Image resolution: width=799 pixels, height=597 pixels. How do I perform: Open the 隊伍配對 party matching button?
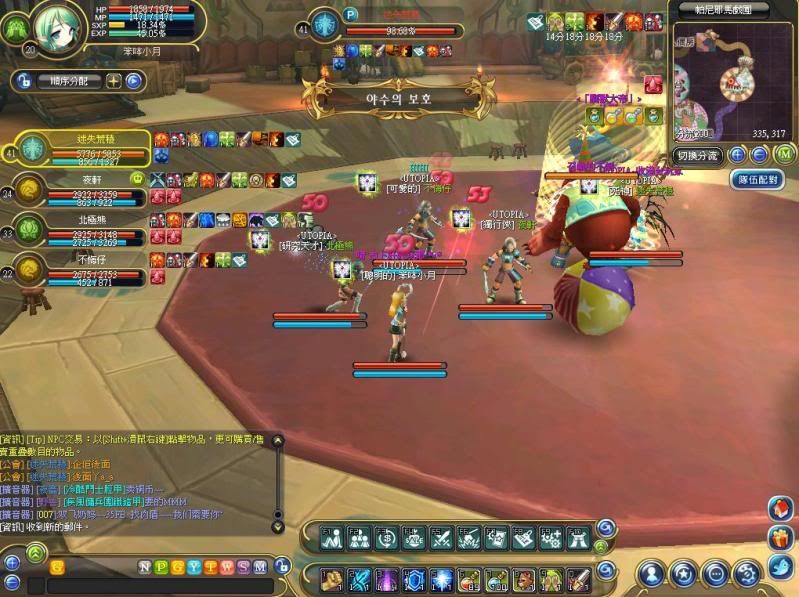pos(756,180)
